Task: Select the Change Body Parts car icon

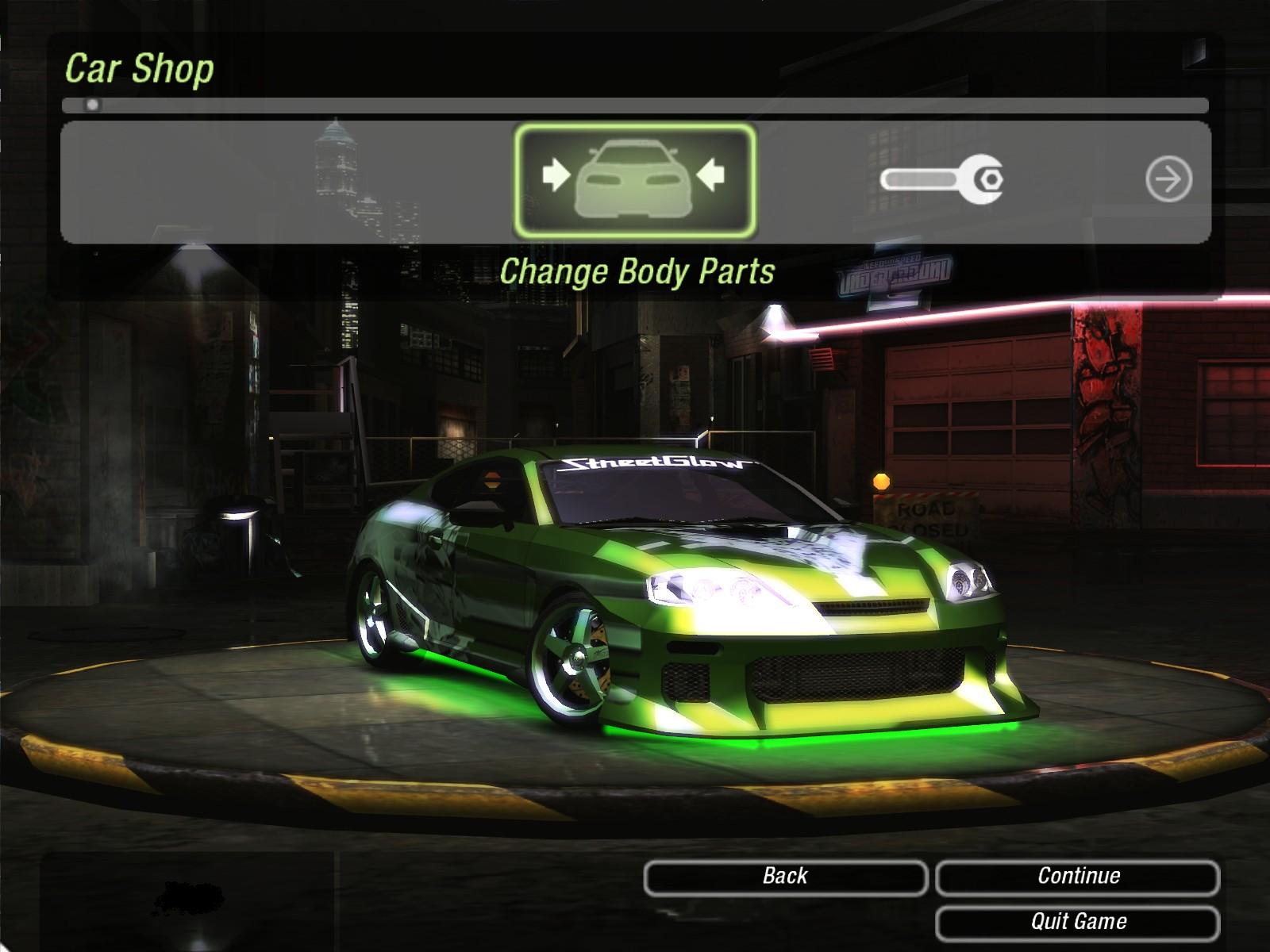Action: tap(634, 180)
